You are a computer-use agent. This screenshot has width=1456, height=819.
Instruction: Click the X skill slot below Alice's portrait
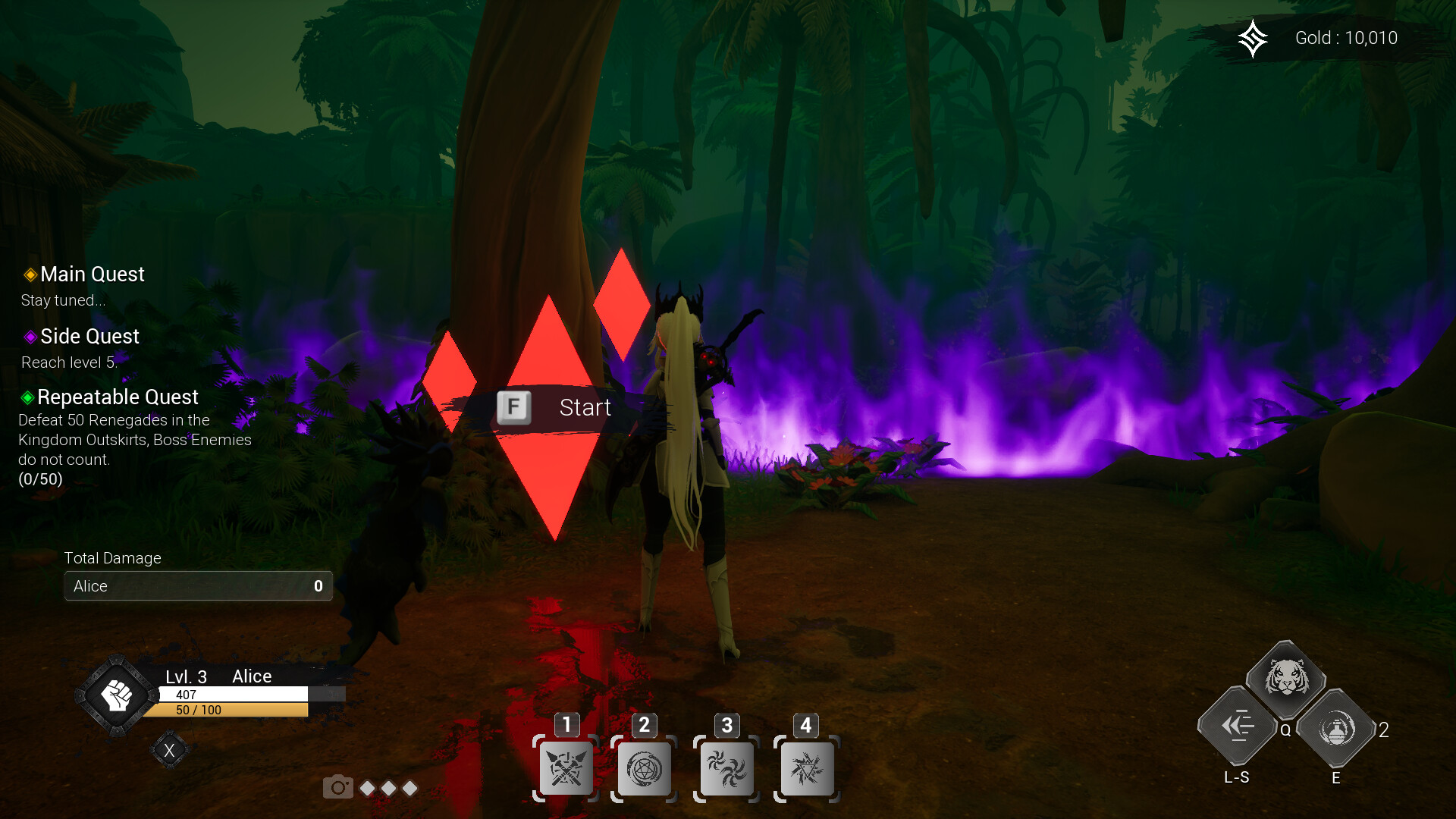[x=170, y=749]
